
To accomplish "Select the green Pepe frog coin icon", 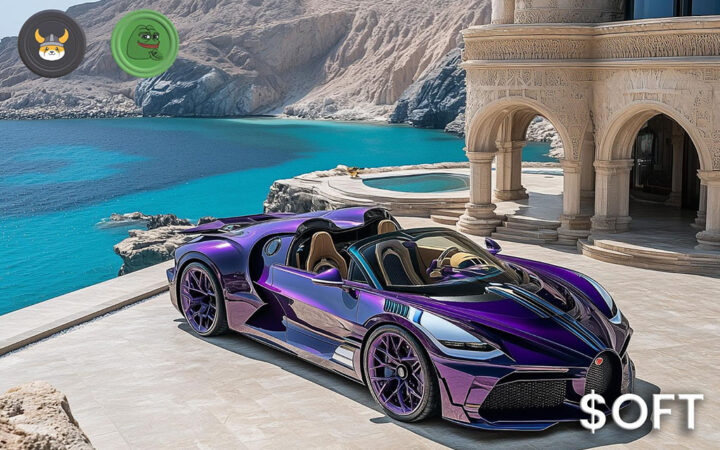I will (x=144, y=43).
